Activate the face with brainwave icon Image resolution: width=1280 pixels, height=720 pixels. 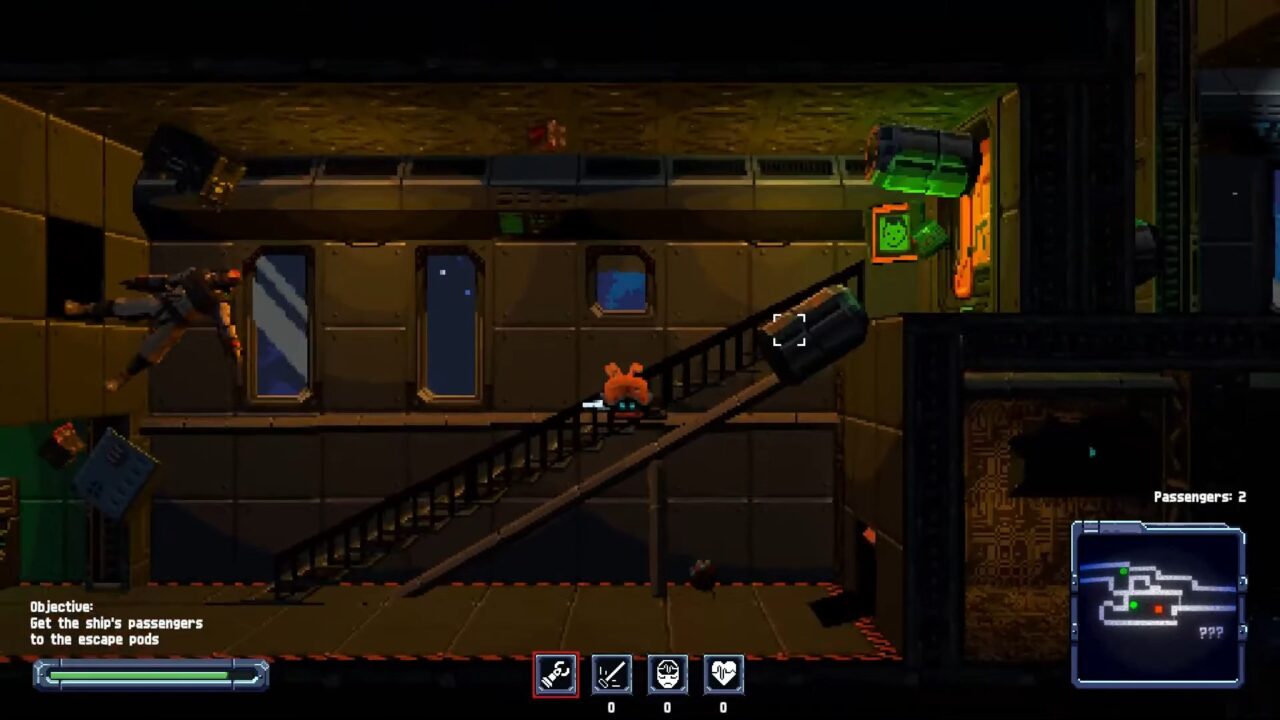[667, 674]
